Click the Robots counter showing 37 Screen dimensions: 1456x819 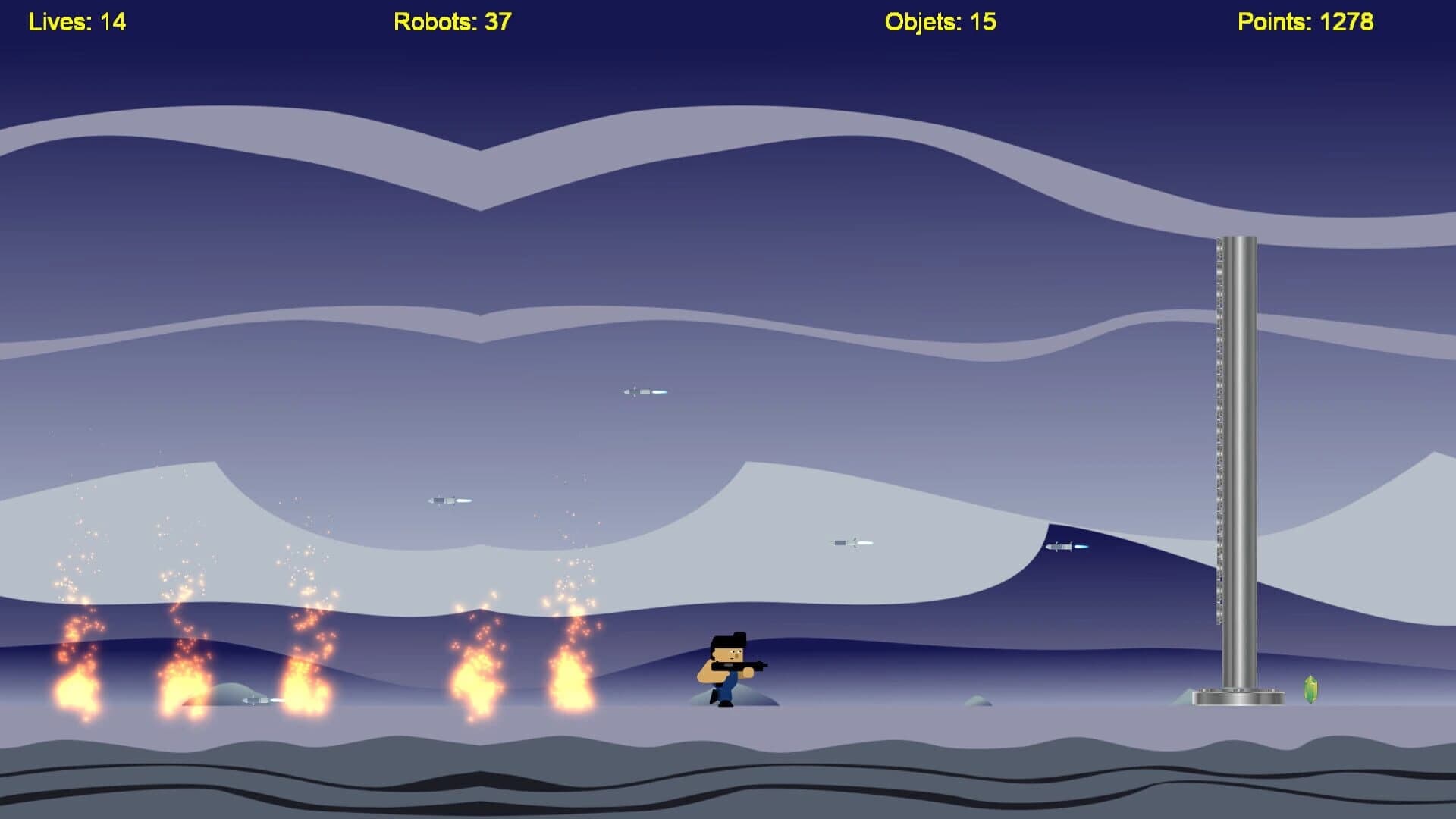pos(450,22)
